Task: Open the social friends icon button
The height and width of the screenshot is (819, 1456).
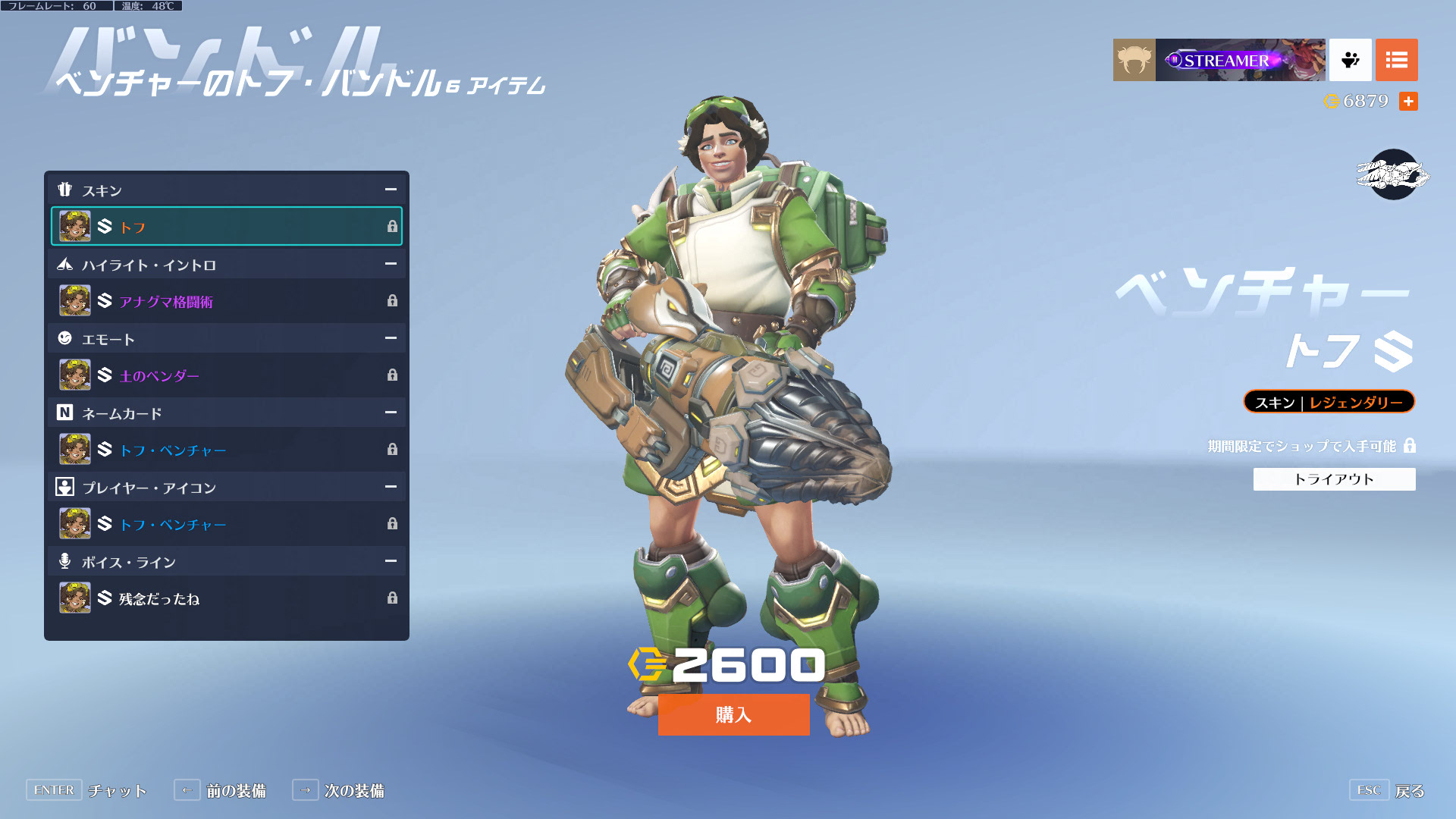Action: 1350,60
